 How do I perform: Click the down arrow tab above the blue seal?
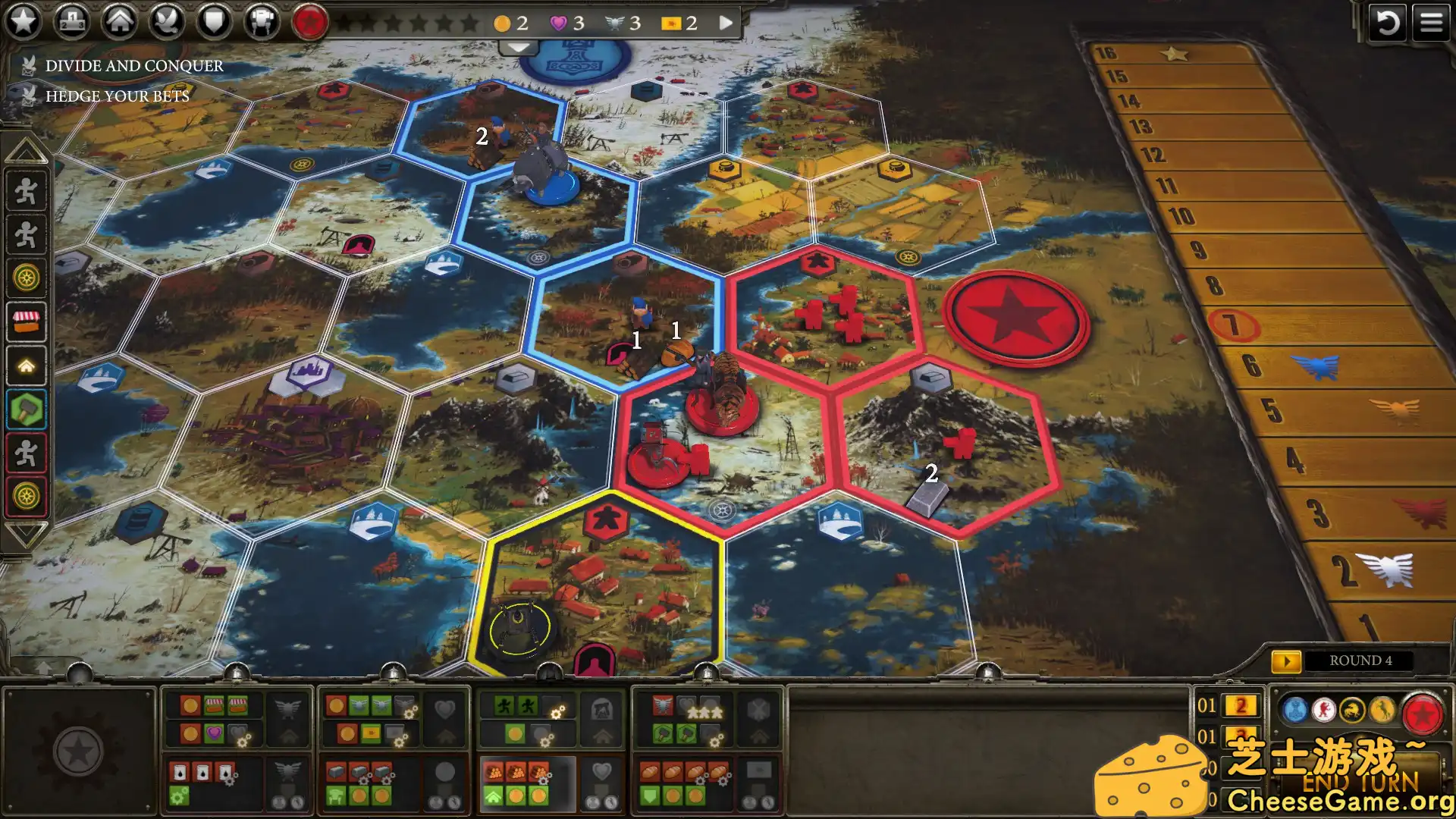[x=518, y=48]
